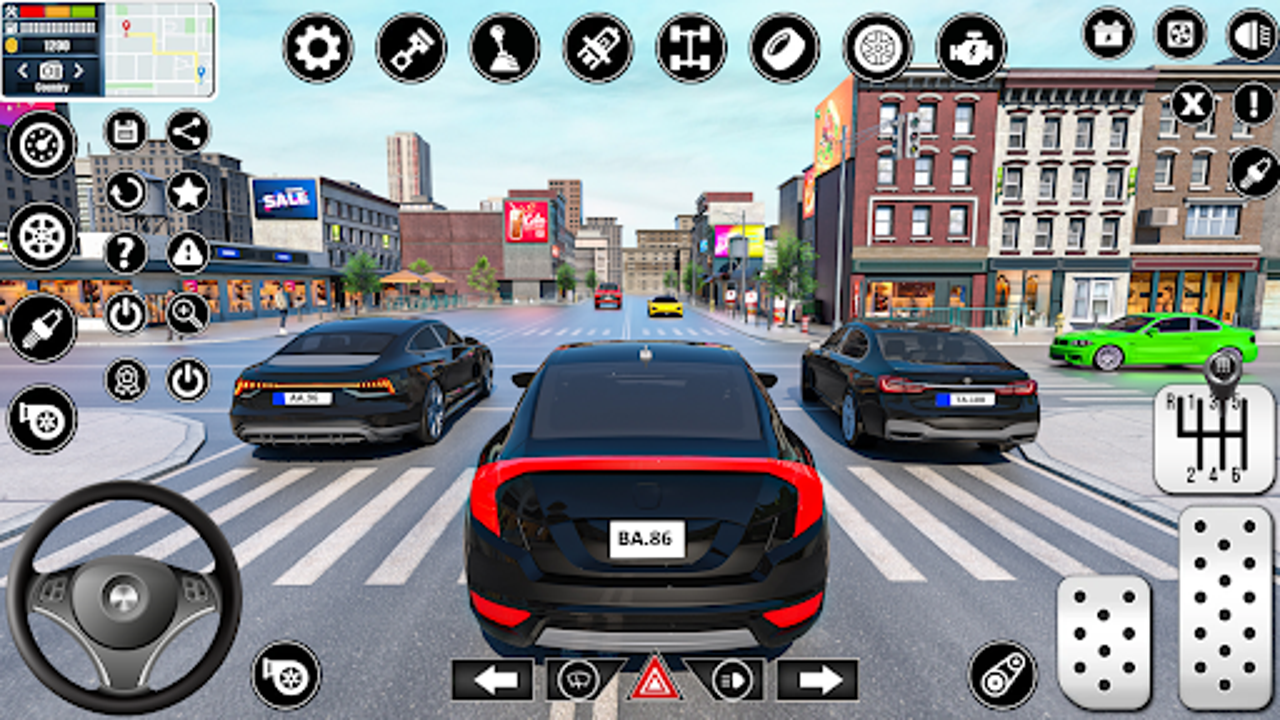Open the spark plug icon in left sidebar
The height and width of the screenshot is (720, 1280).
pos(42,322)
